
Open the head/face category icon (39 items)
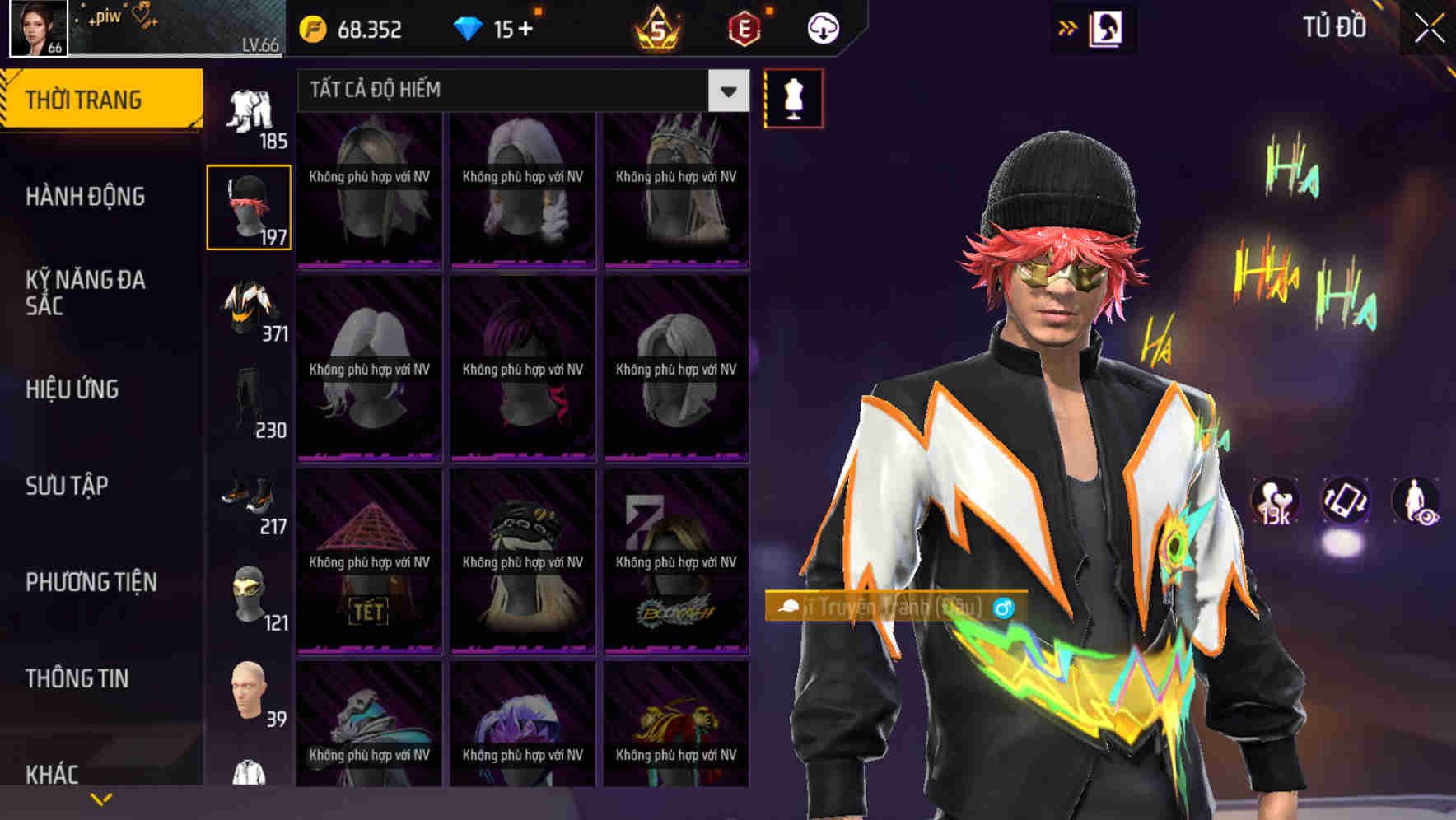pos(249,690)
